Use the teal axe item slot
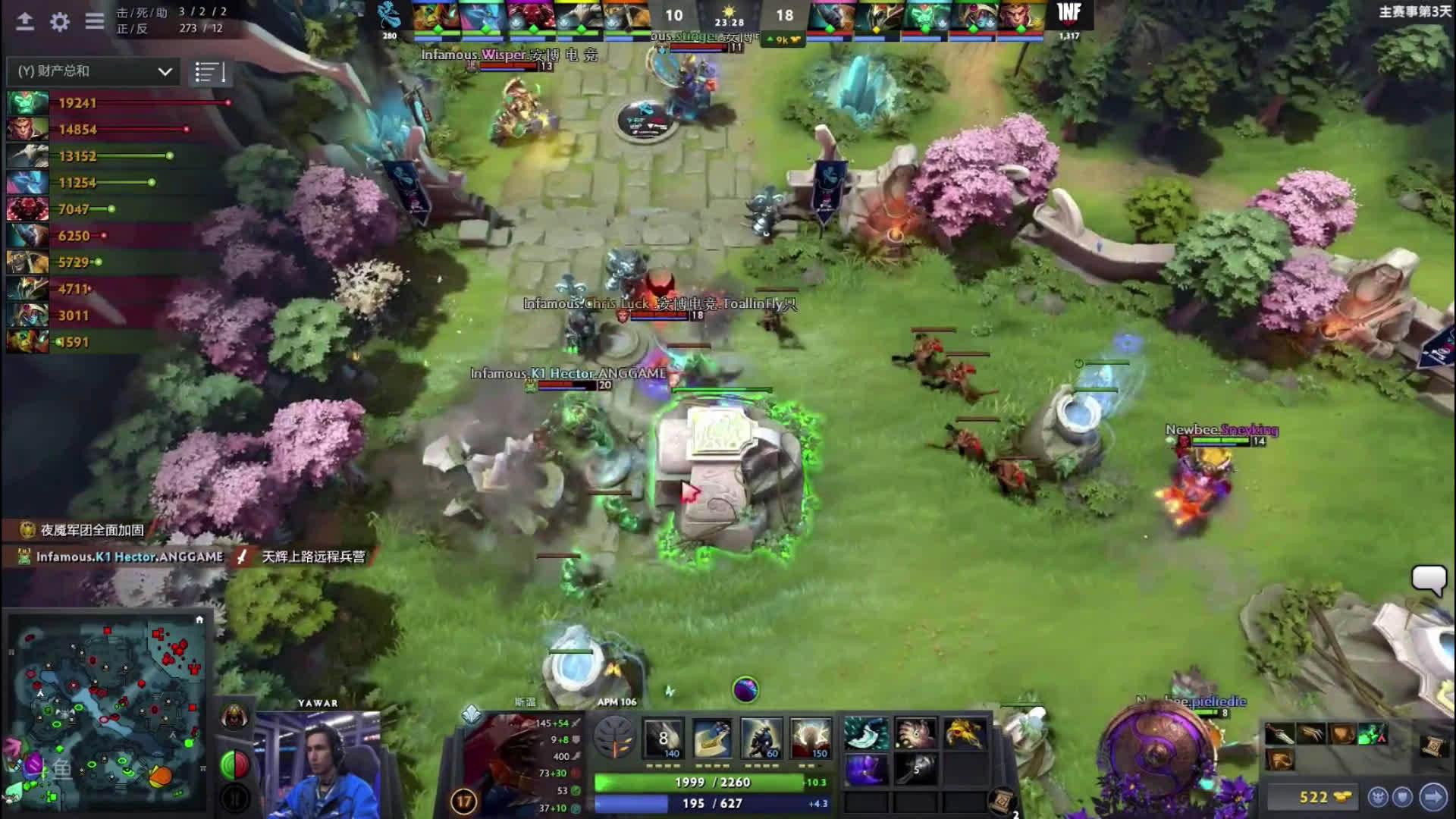This screenshot has width=1456, height=819. [x=866, y=733]
